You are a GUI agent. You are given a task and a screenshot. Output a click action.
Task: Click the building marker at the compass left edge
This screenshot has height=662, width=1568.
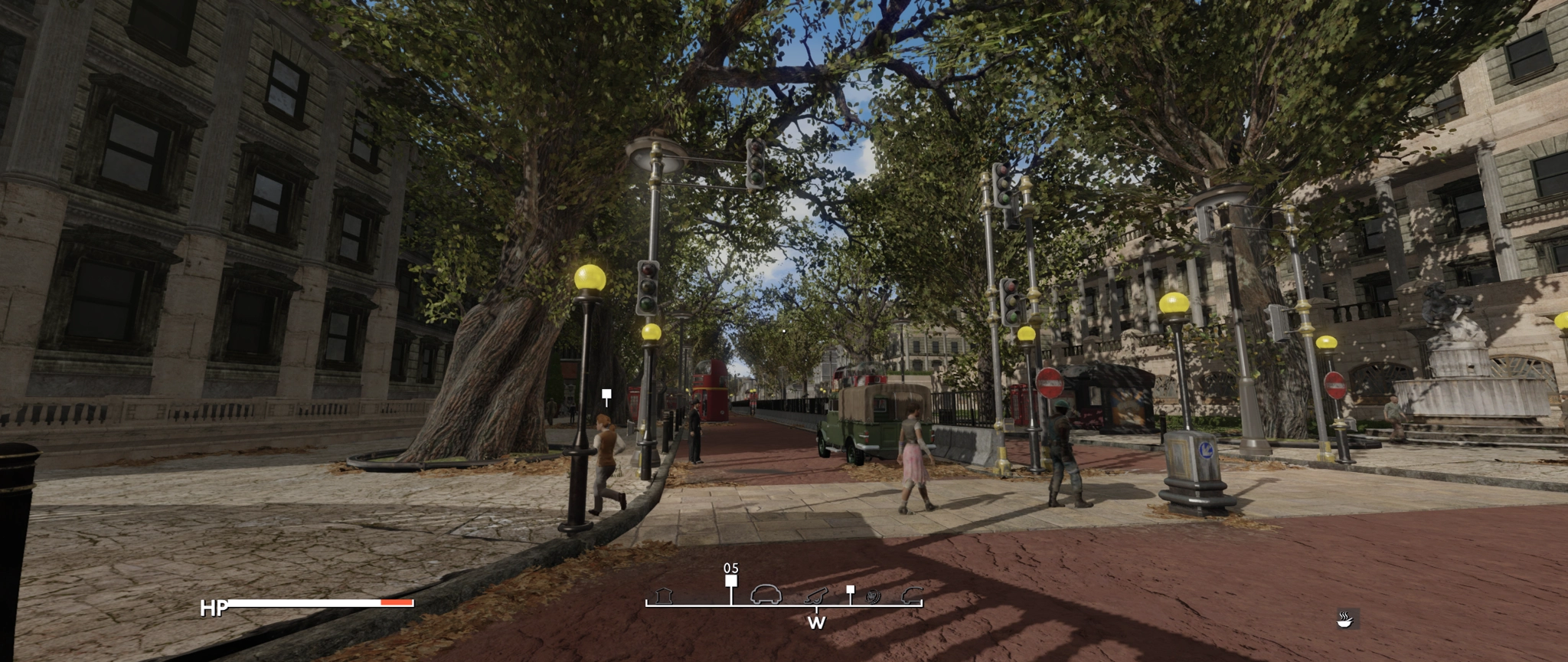[663, 597]
